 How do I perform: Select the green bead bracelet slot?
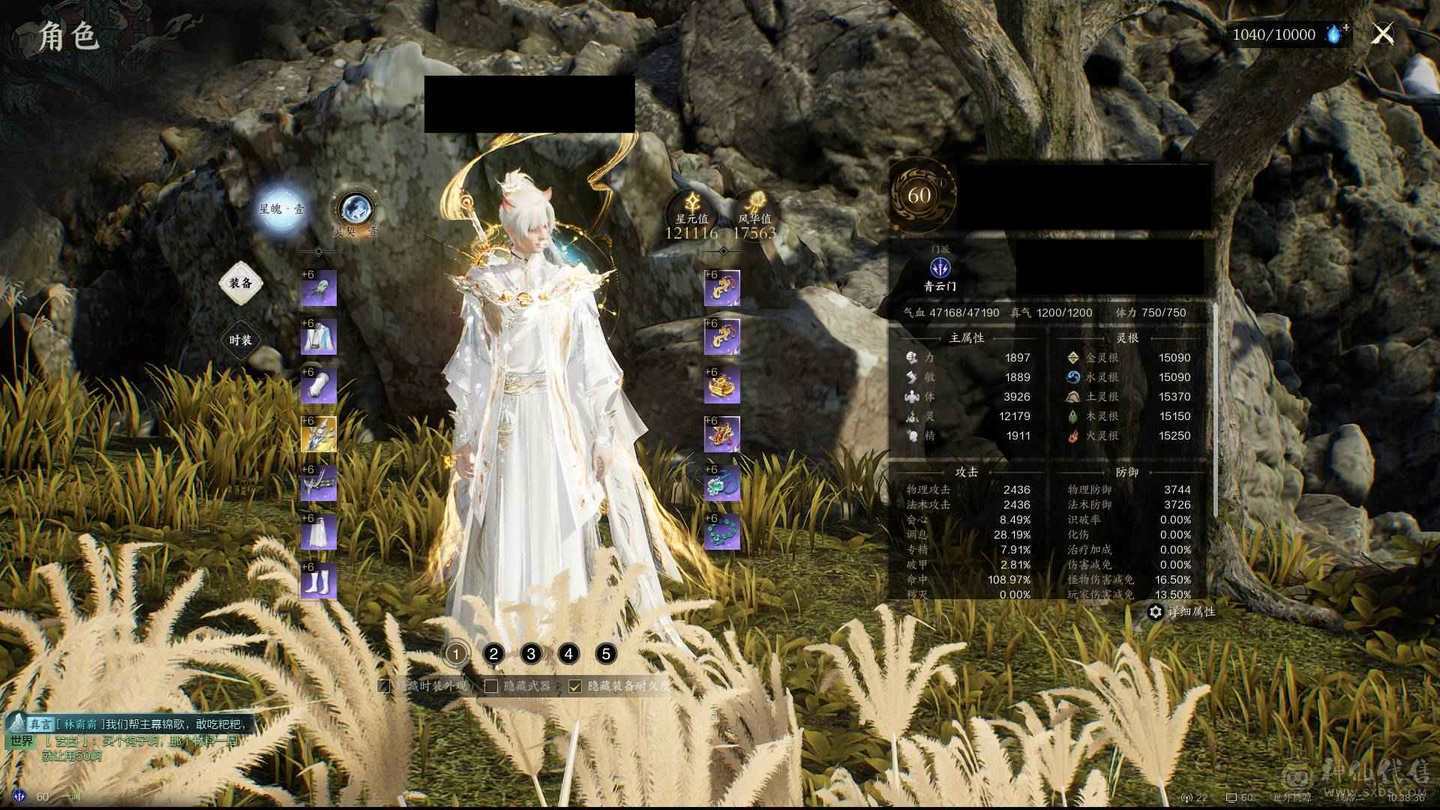pos(722,533)
